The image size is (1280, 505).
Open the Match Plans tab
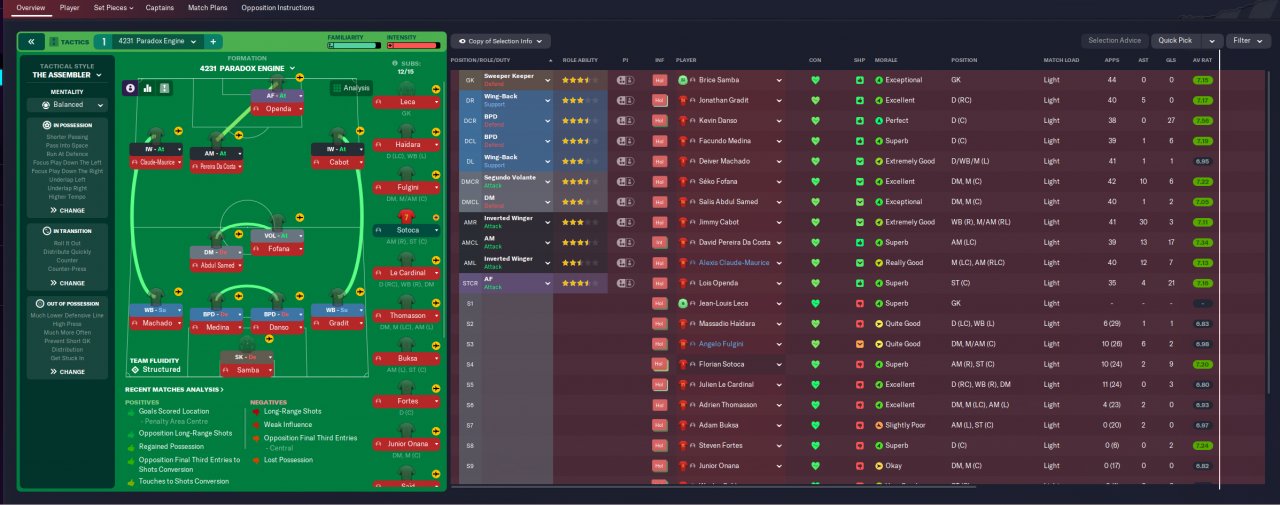pos(207,7)
